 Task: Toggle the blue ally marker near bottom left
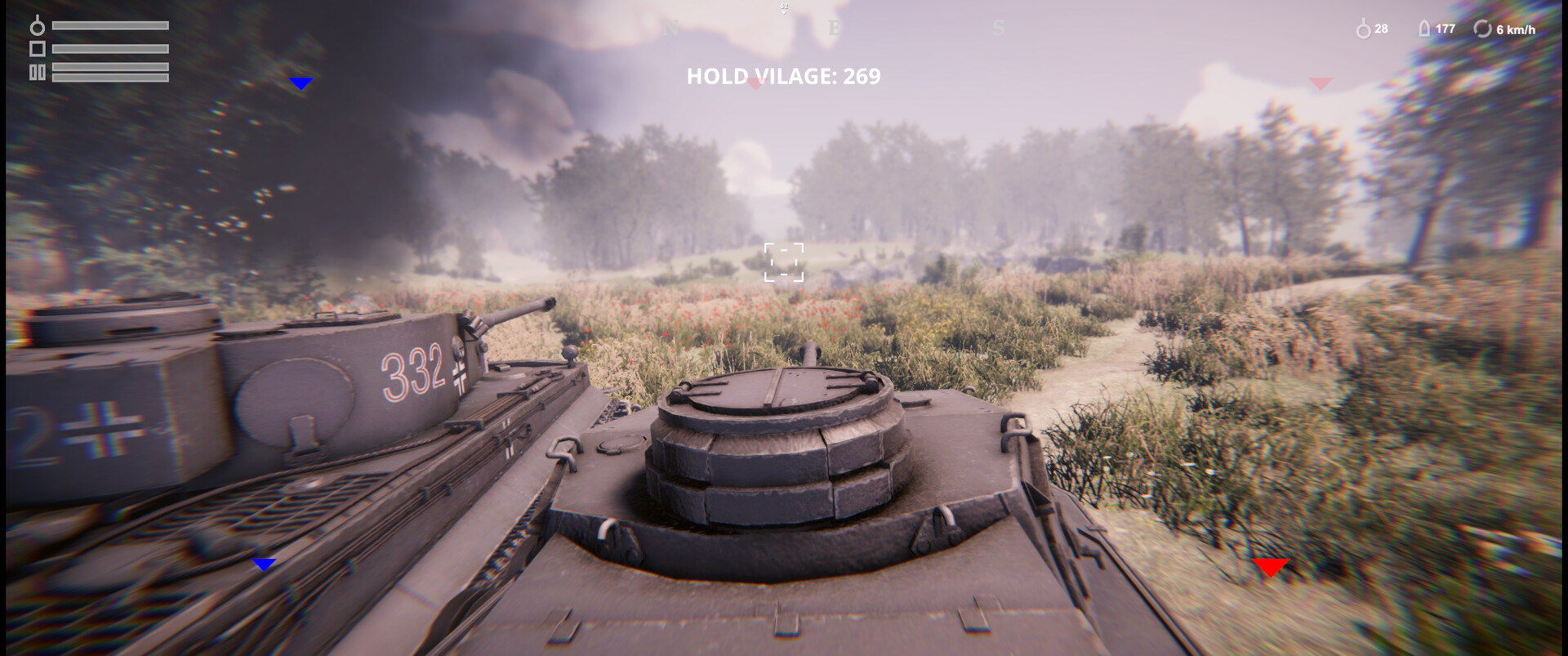tap(264, 563)
